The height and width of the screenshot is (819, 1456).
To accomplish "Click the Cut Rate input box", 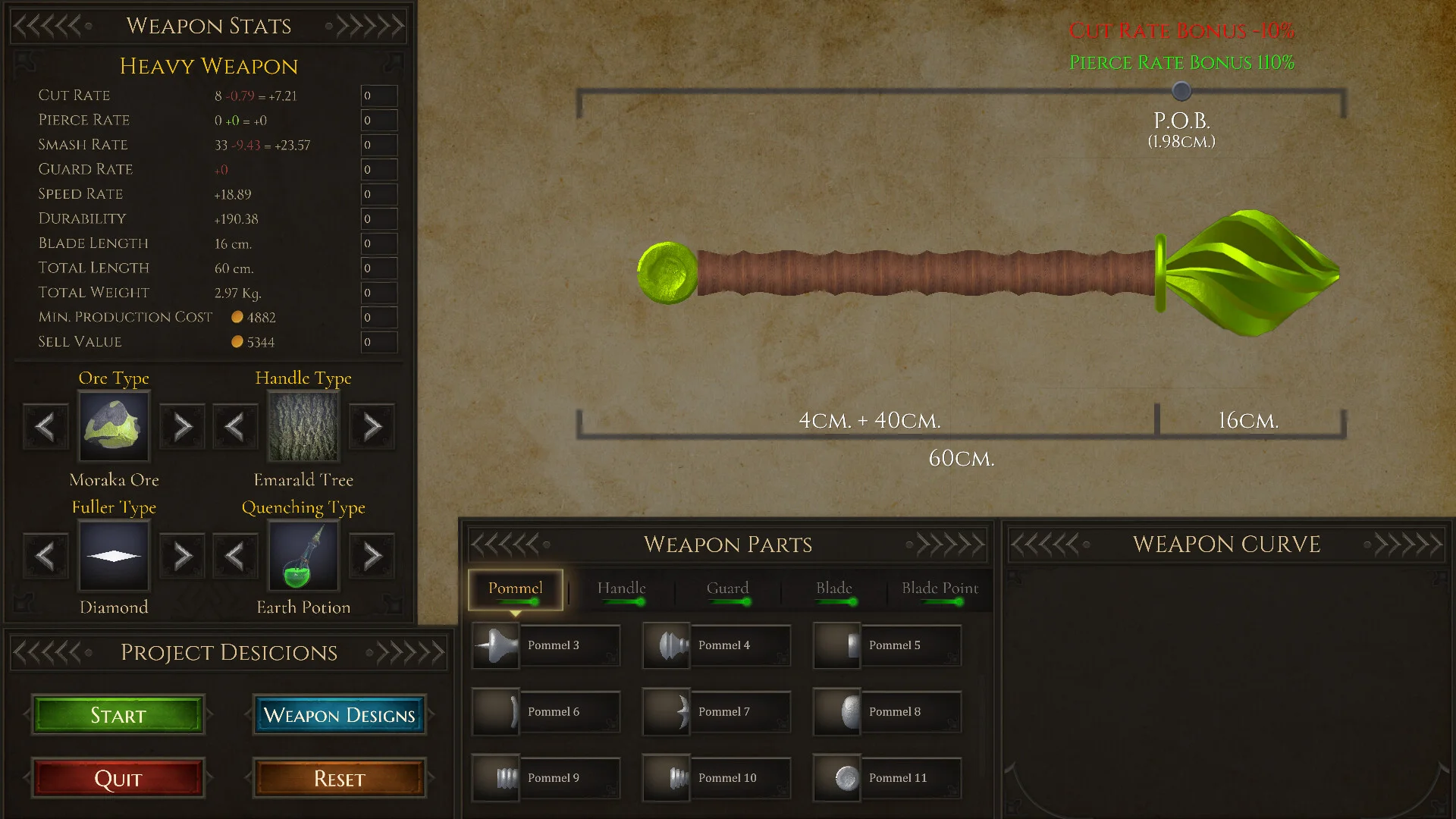I will pos(378,96).
